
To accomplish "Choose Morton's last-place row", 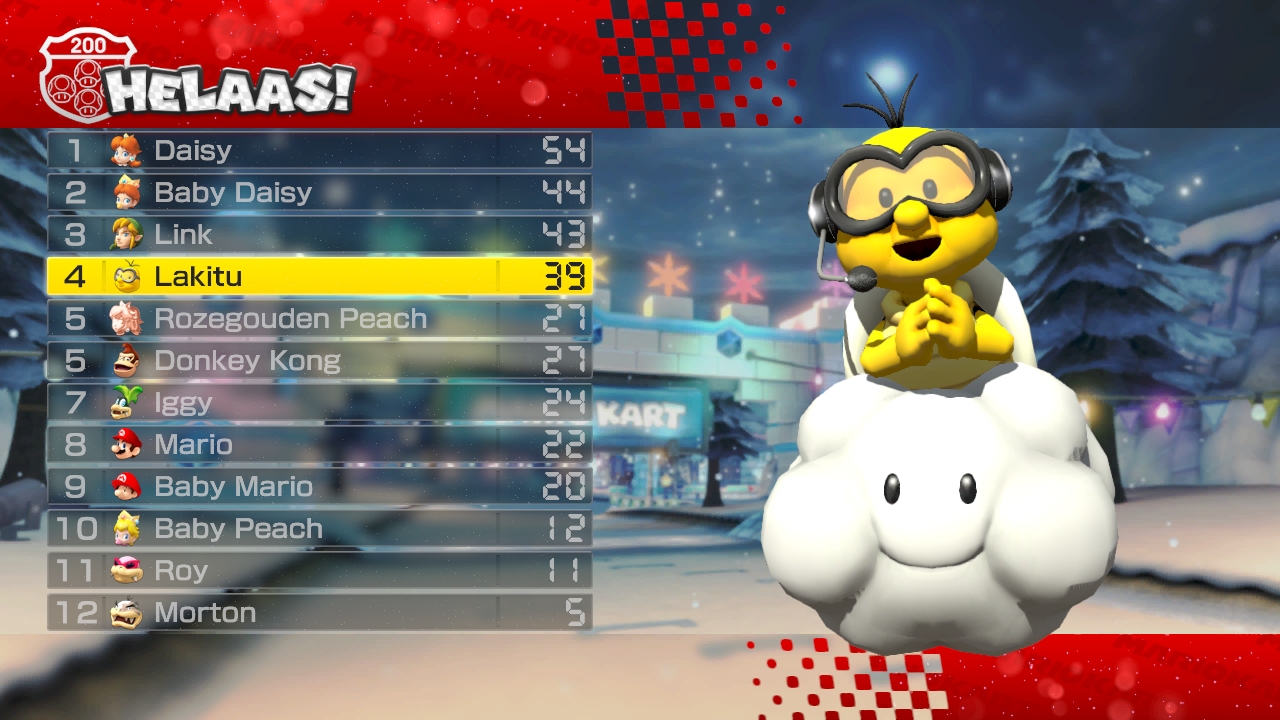I will click(x=320, y=612).
